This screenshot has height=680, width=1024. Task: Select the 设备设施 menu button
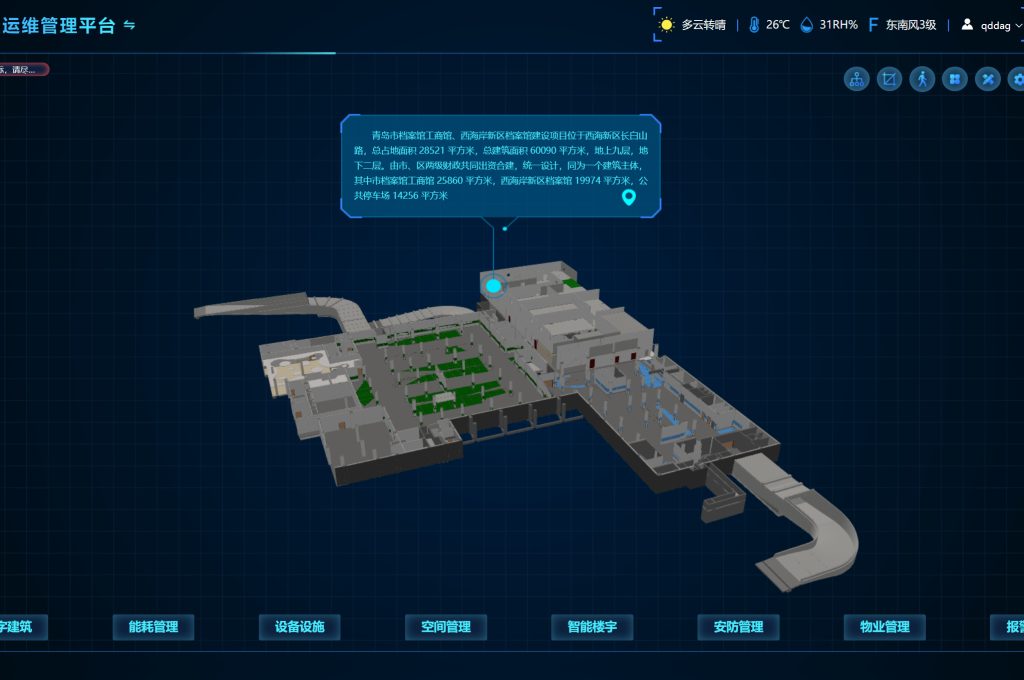[x=299, y=627]
